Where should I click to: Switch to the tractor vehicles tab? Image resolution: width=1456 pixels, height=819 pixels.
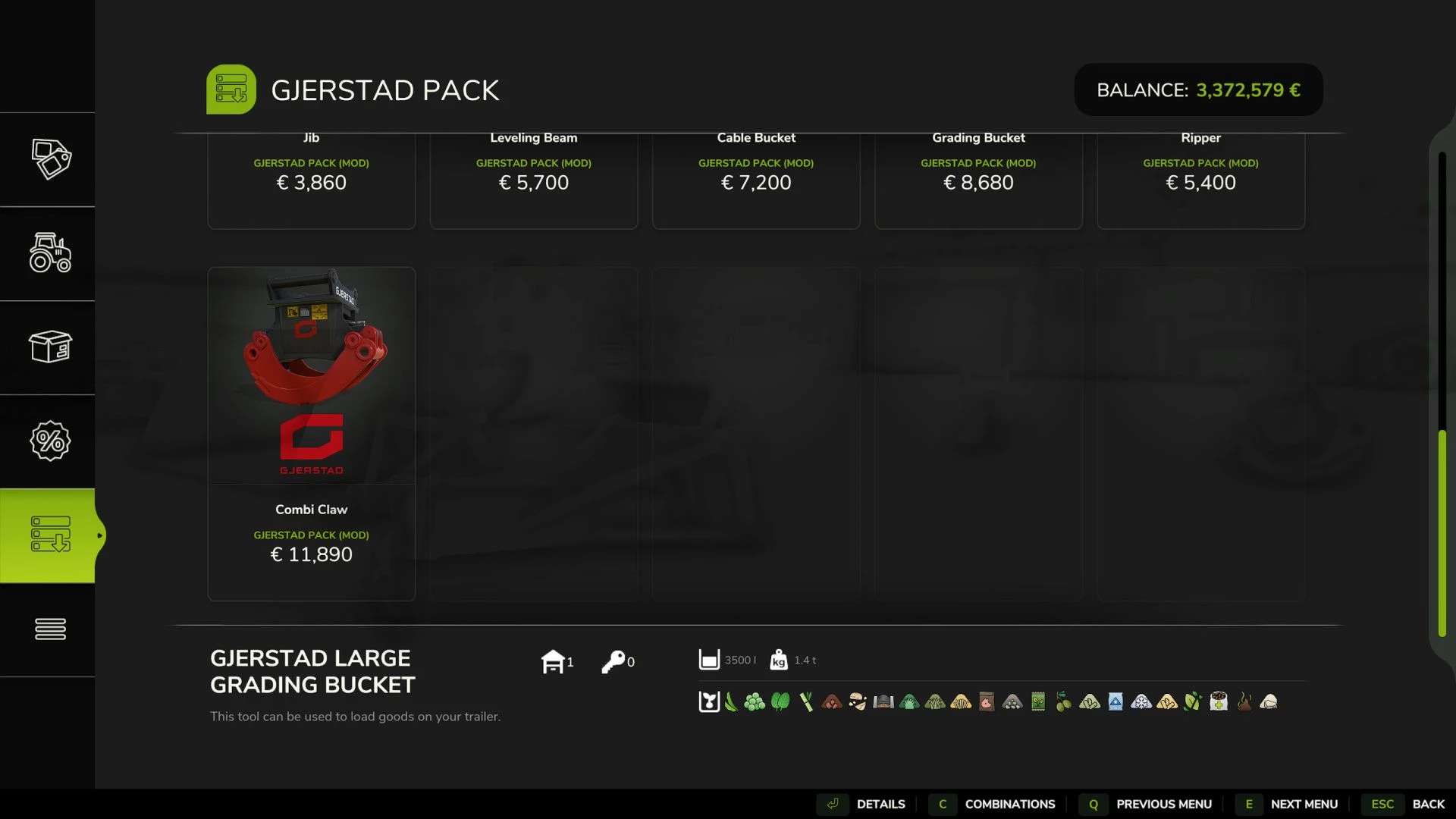click(x=50, y=253)
